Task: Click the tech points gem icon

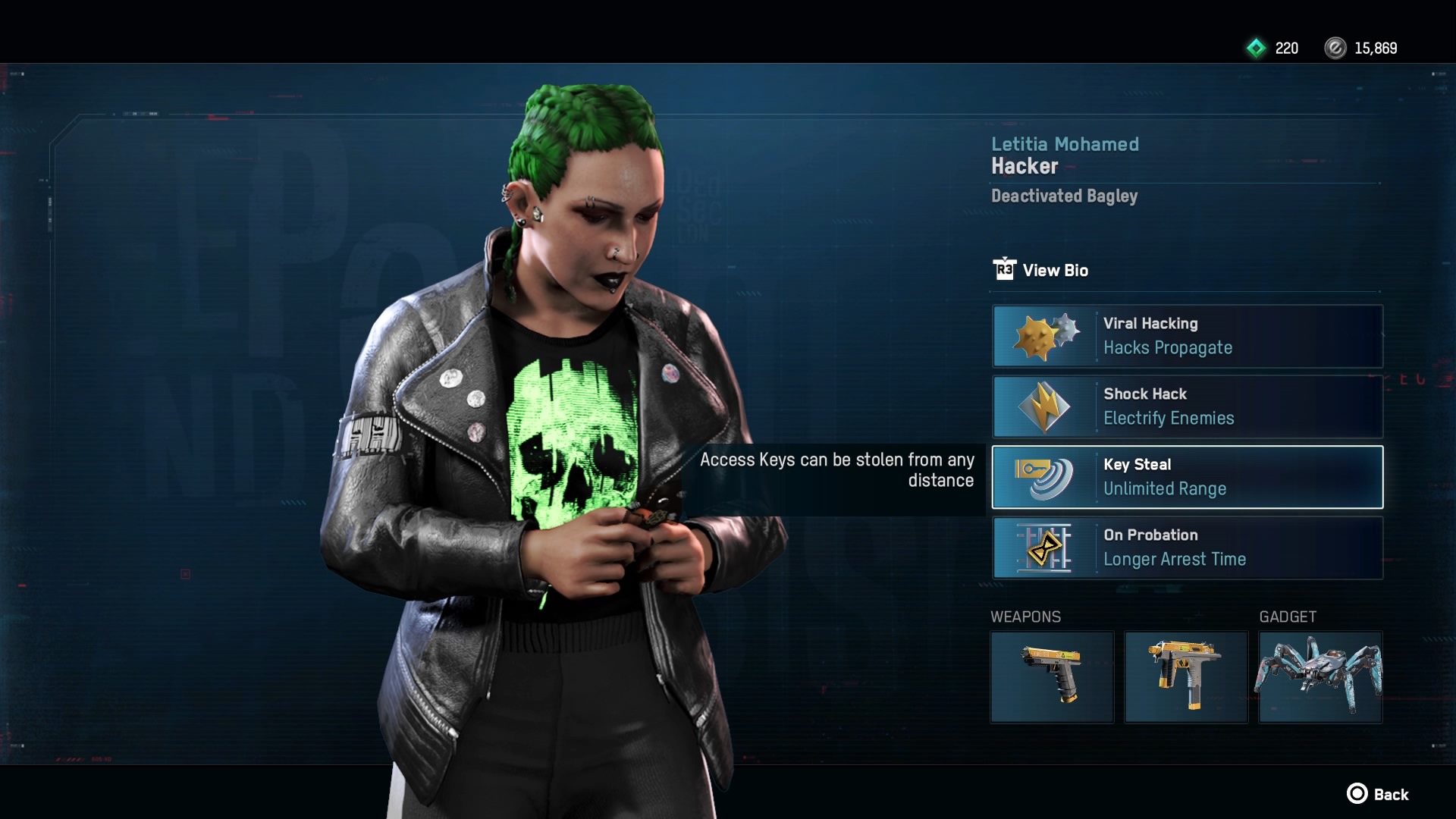Action: (1255, 48)
